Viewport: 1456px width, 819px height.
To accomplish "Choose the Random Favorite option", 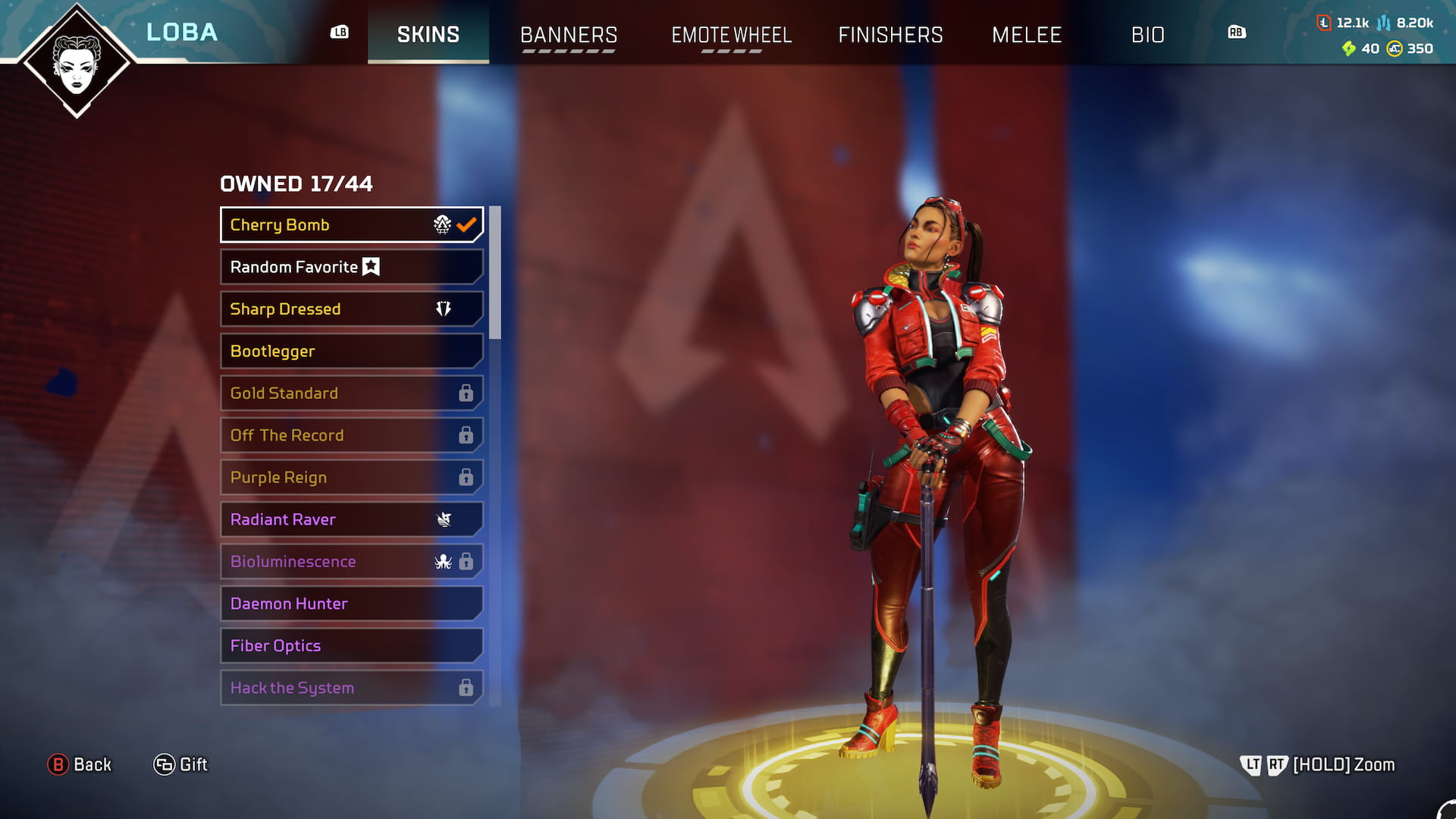I will click(351, 267).
